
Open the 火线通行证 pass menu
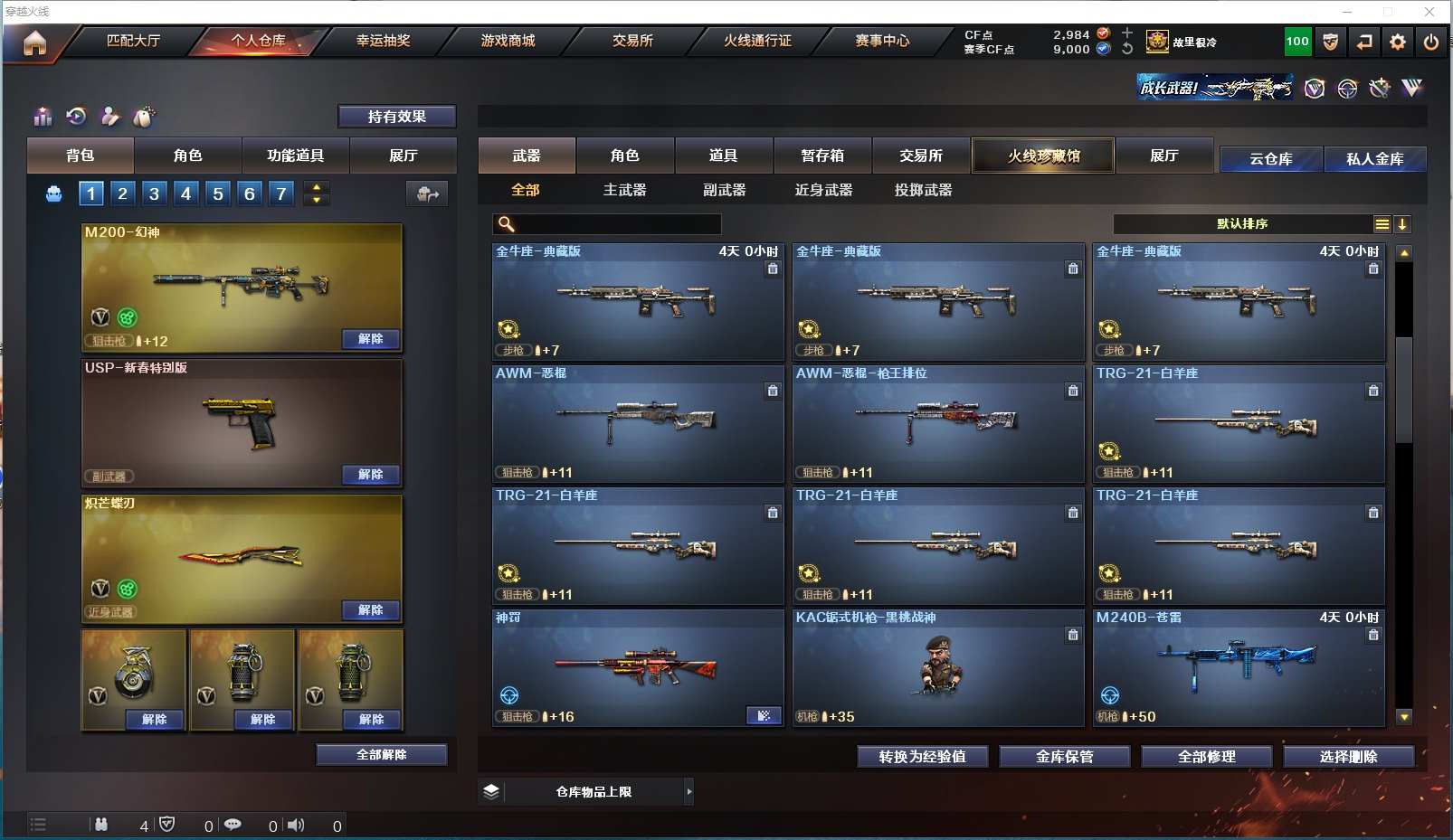coord(757,41)
